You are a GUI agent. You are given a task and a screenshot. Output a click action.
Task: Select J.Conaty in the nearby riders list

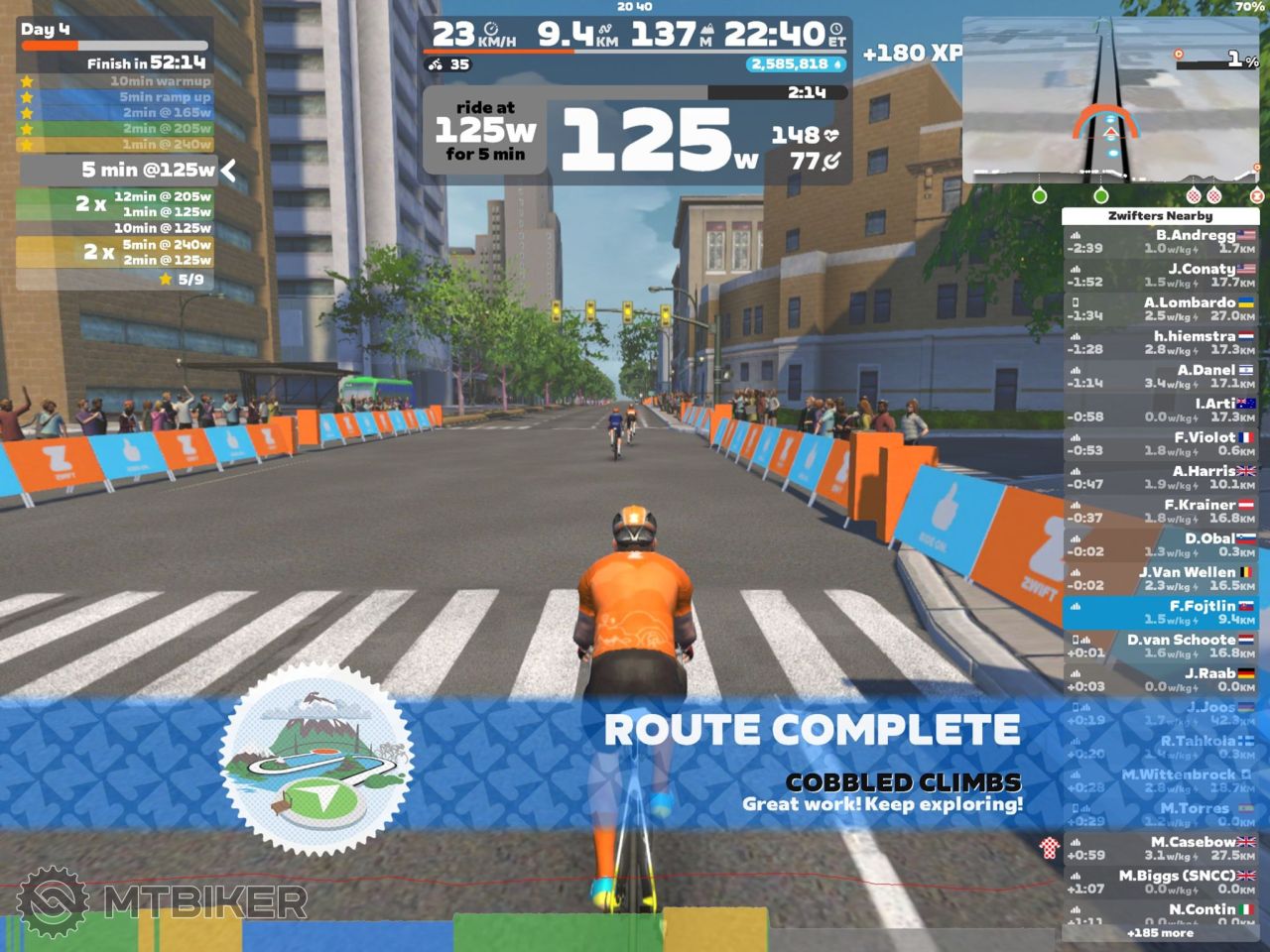1161,276
